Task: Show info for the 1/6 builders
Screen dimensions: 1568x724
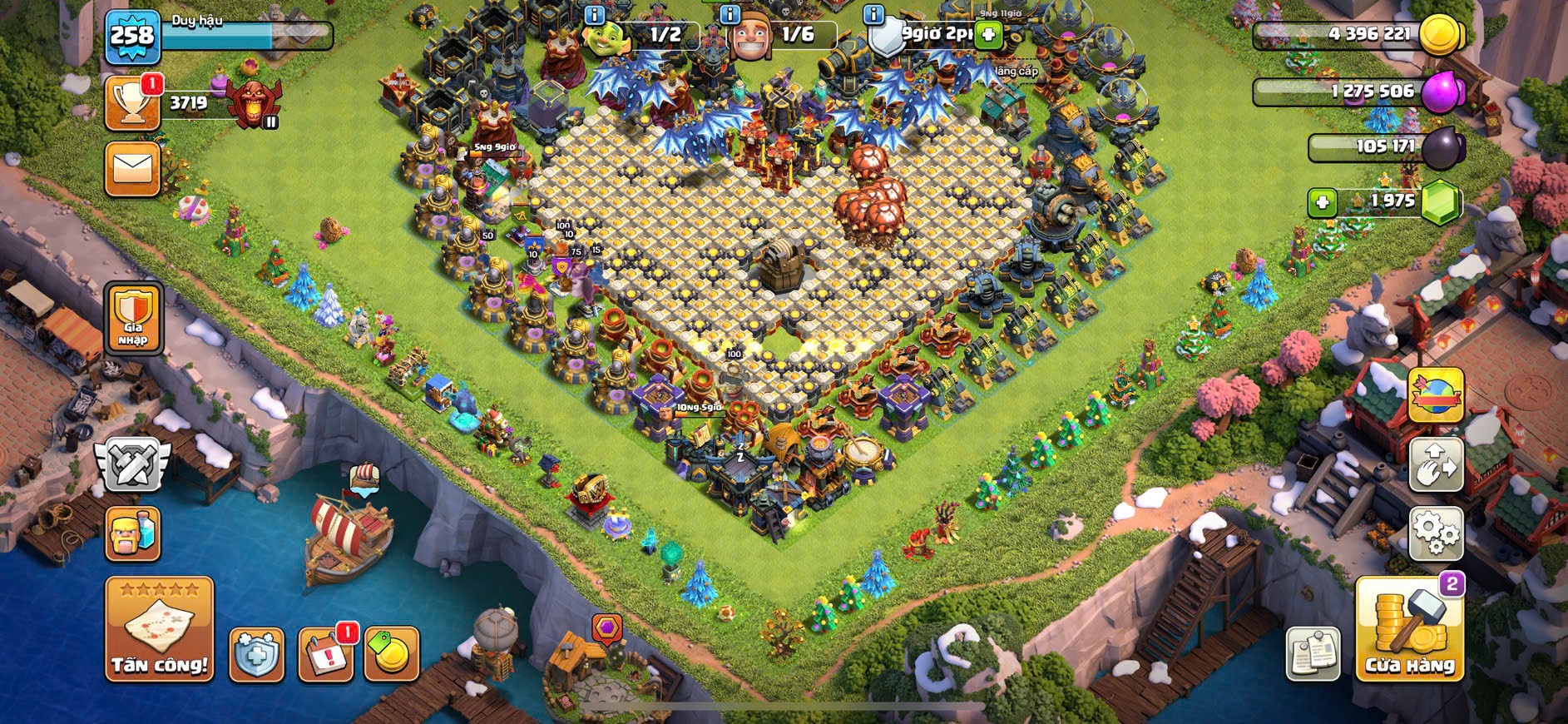Action: coord(730,15)
